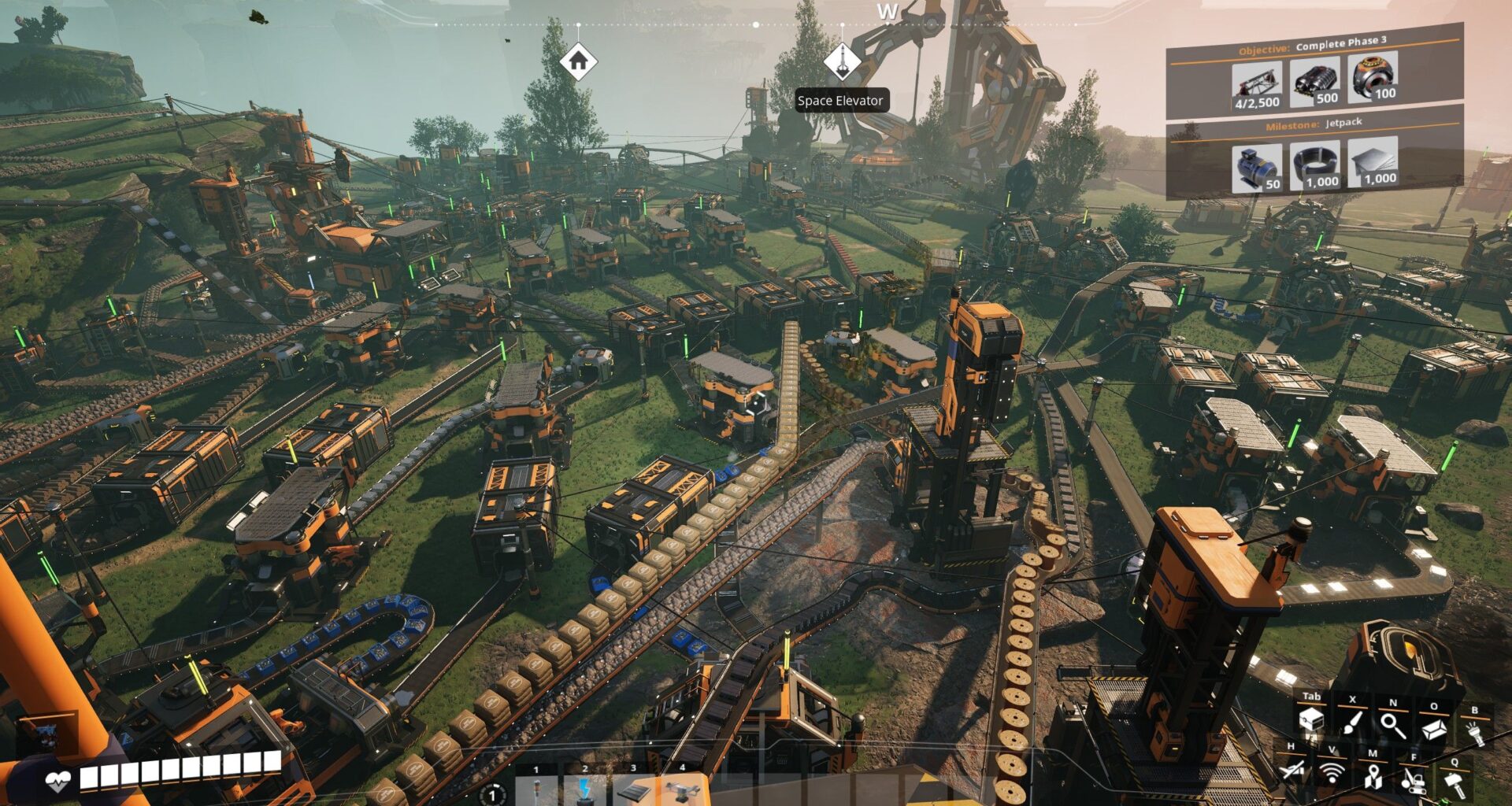Enter dismantle mode with wrecking-ball icon
The width and height of the screenshot is (1512, 806).
1414,782
